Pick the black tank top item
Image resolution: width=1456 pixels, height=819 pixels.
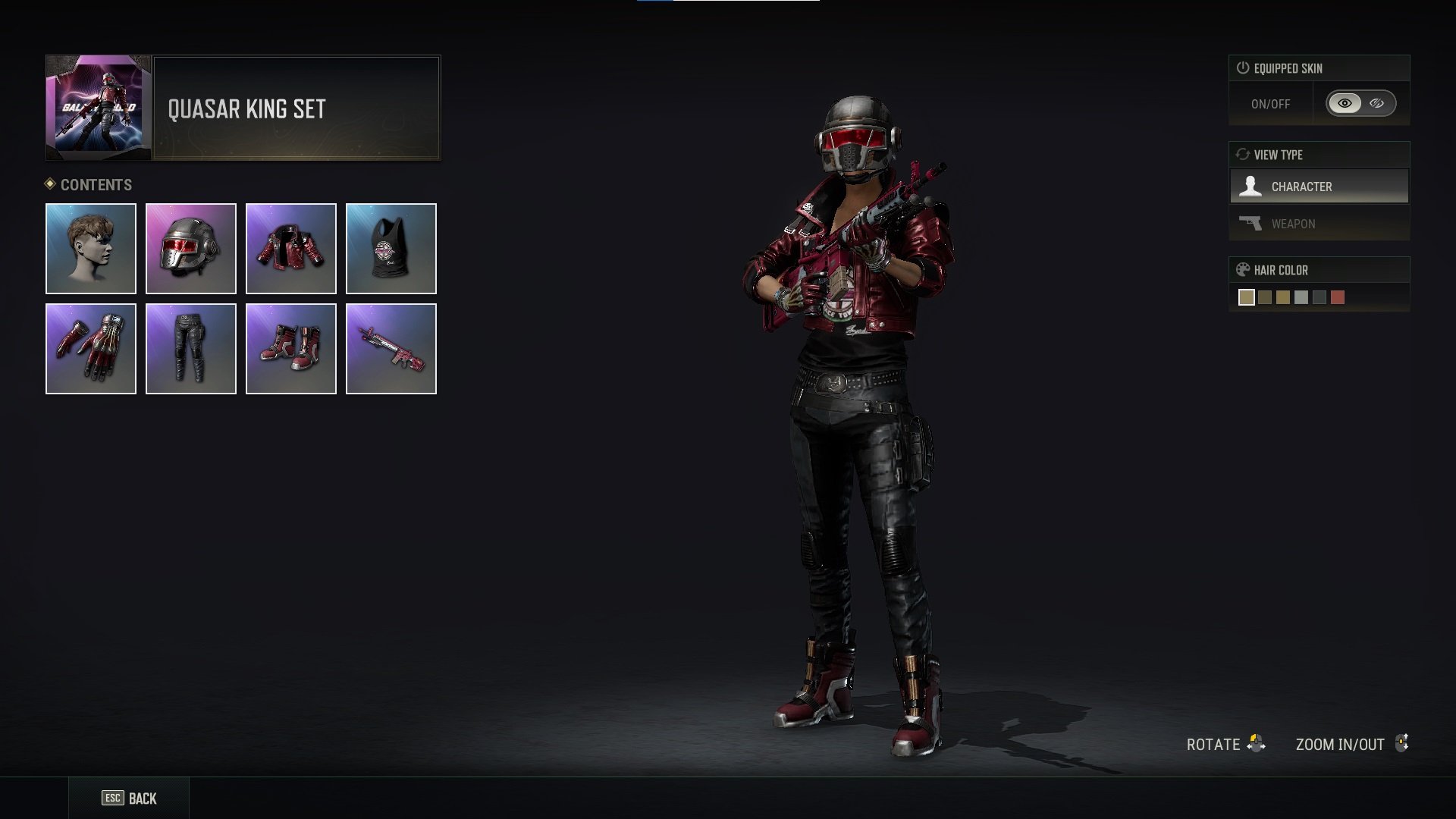(391, 249)
